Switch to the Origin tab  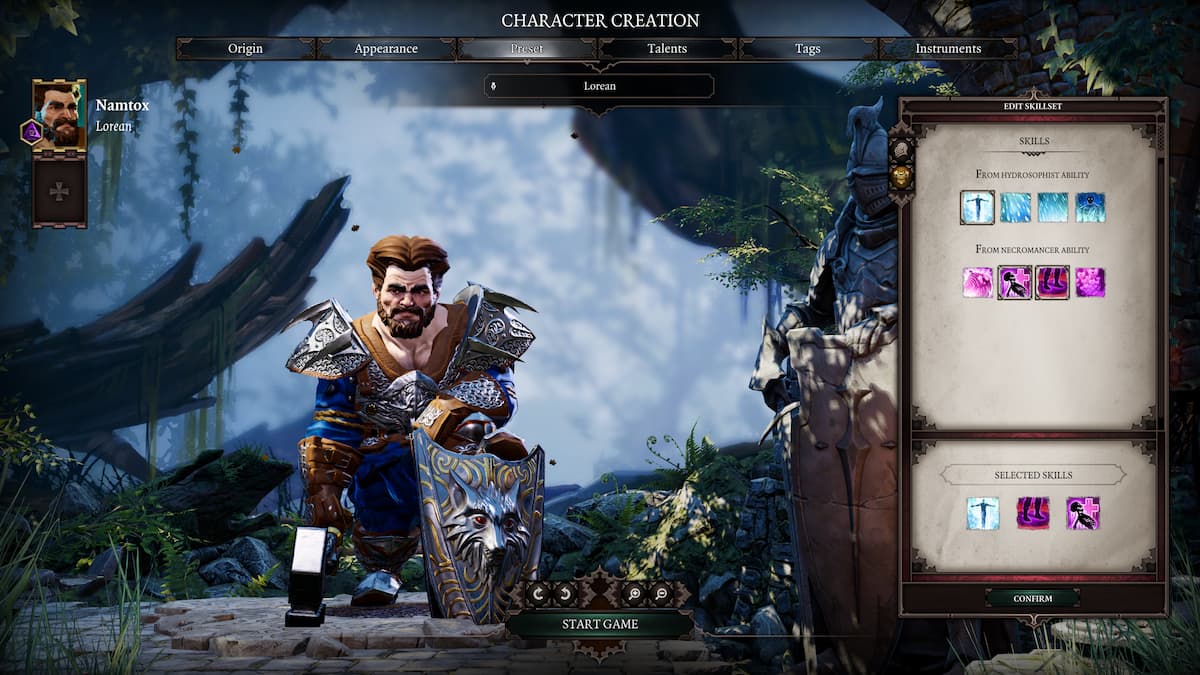245,49
